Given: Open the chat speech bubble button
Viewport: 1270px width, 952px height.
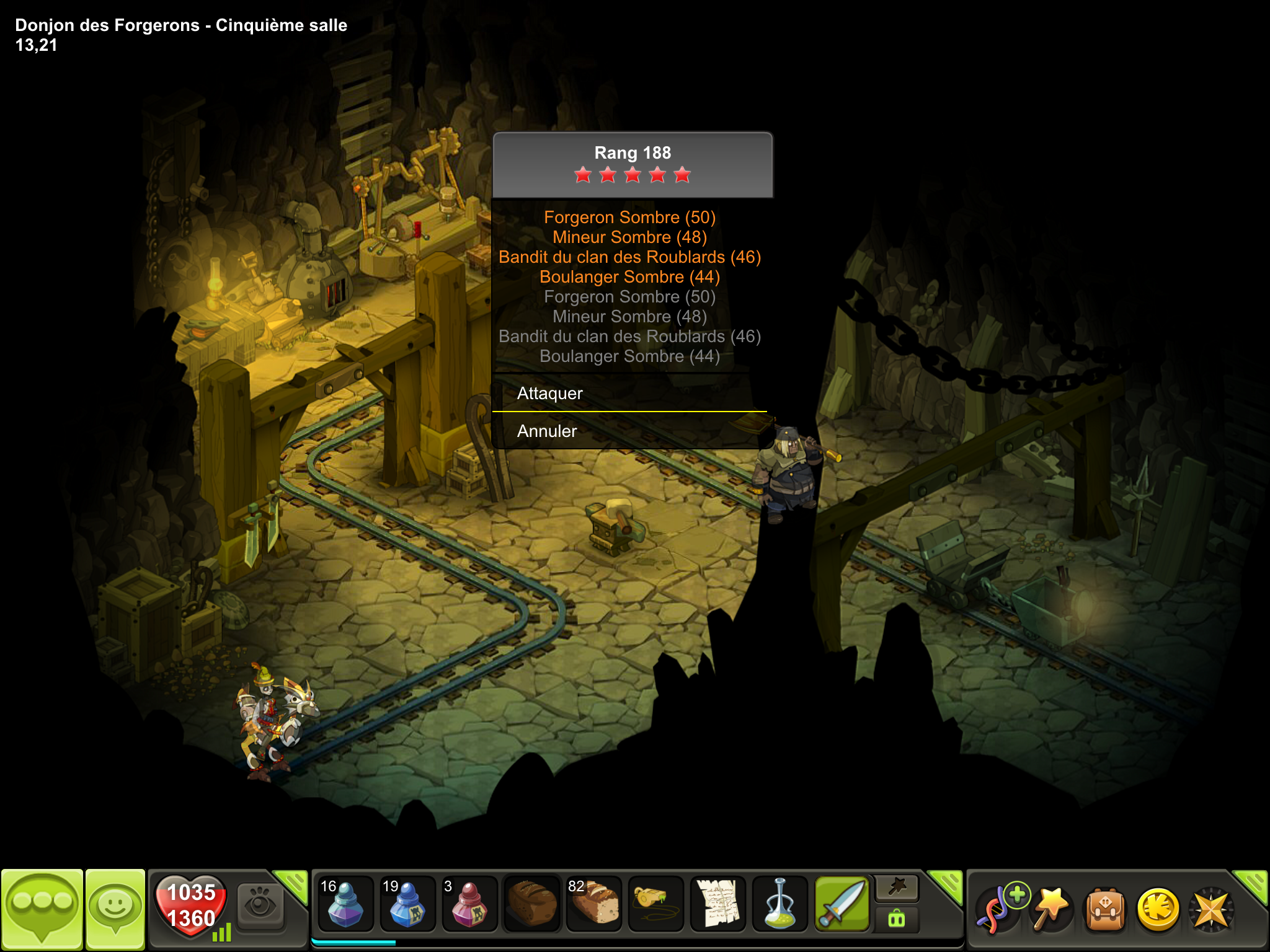Looking at the screenshot, I should [42, 908].
